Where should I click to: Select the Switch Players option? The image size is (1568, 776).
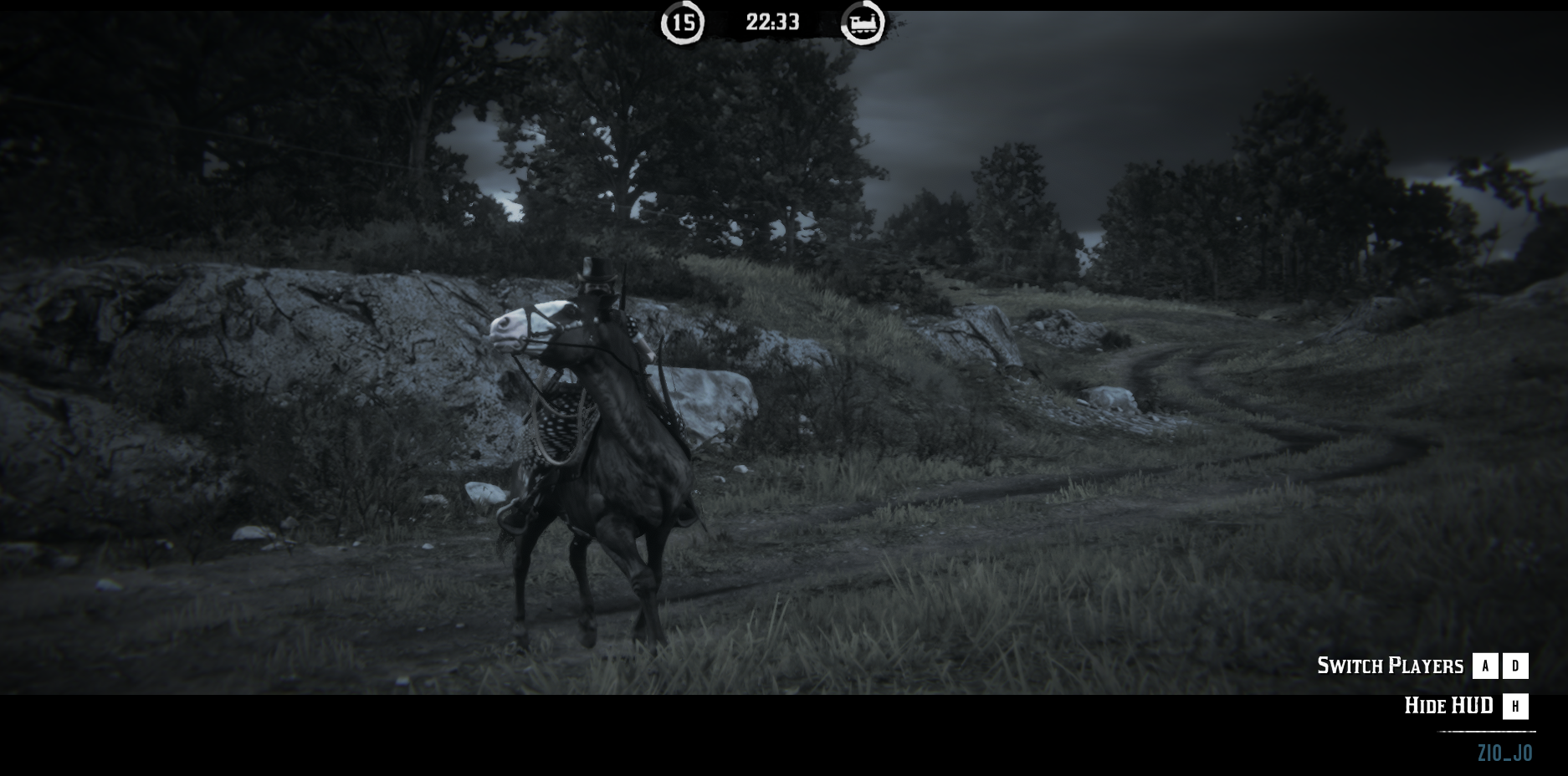[1390, 666]
